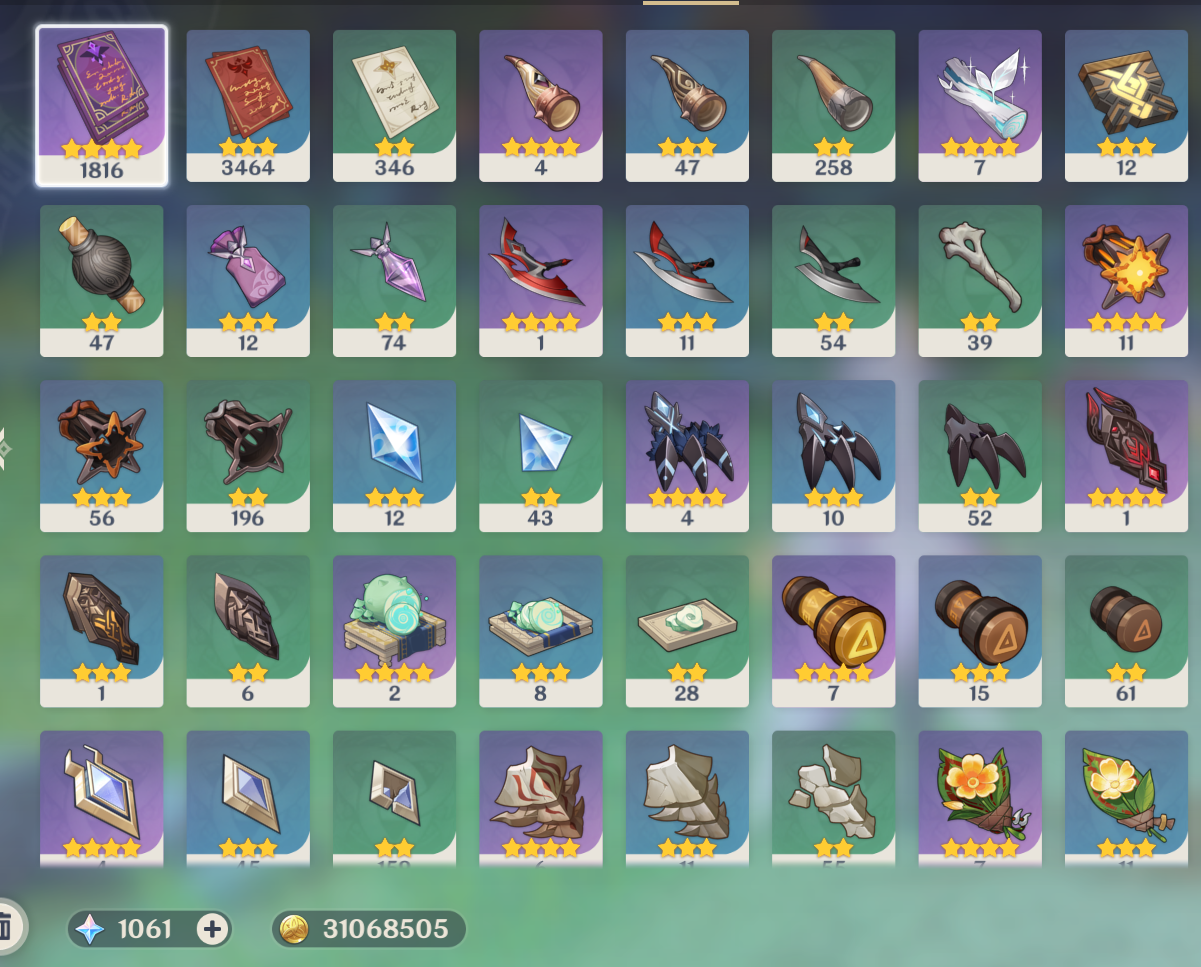
Task: Click the golden triangle barrel with 7
Action: click(x=833, y=630)
